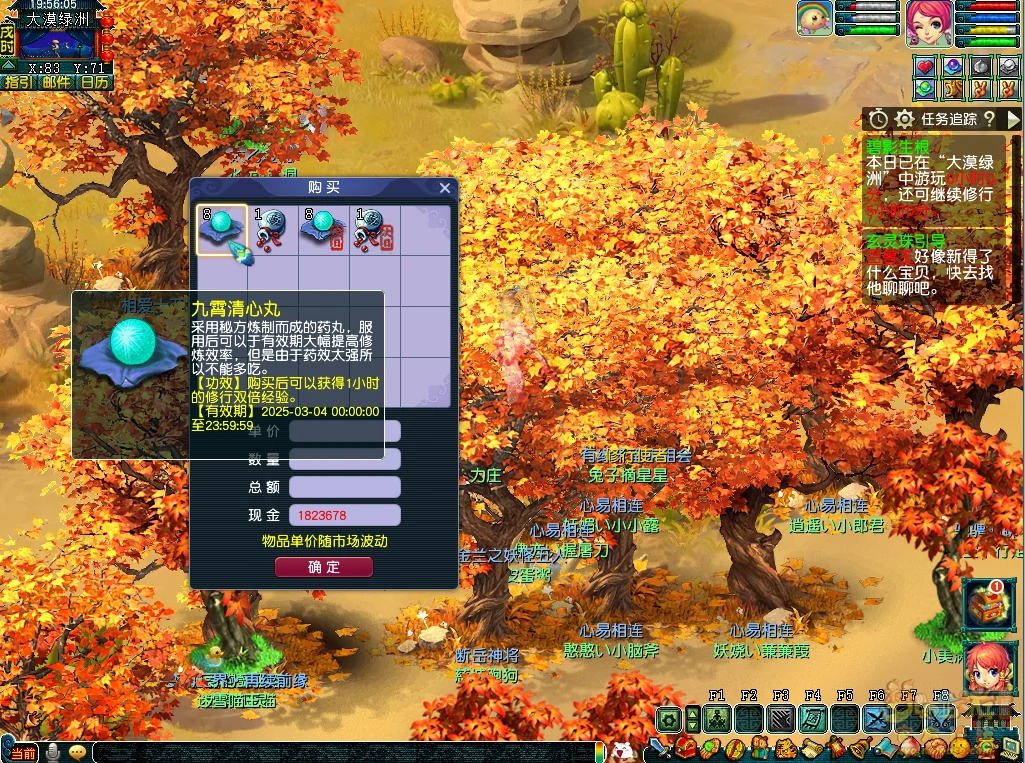
Task: Click the 数量 quantity field
Action: (x=345, y=459)
